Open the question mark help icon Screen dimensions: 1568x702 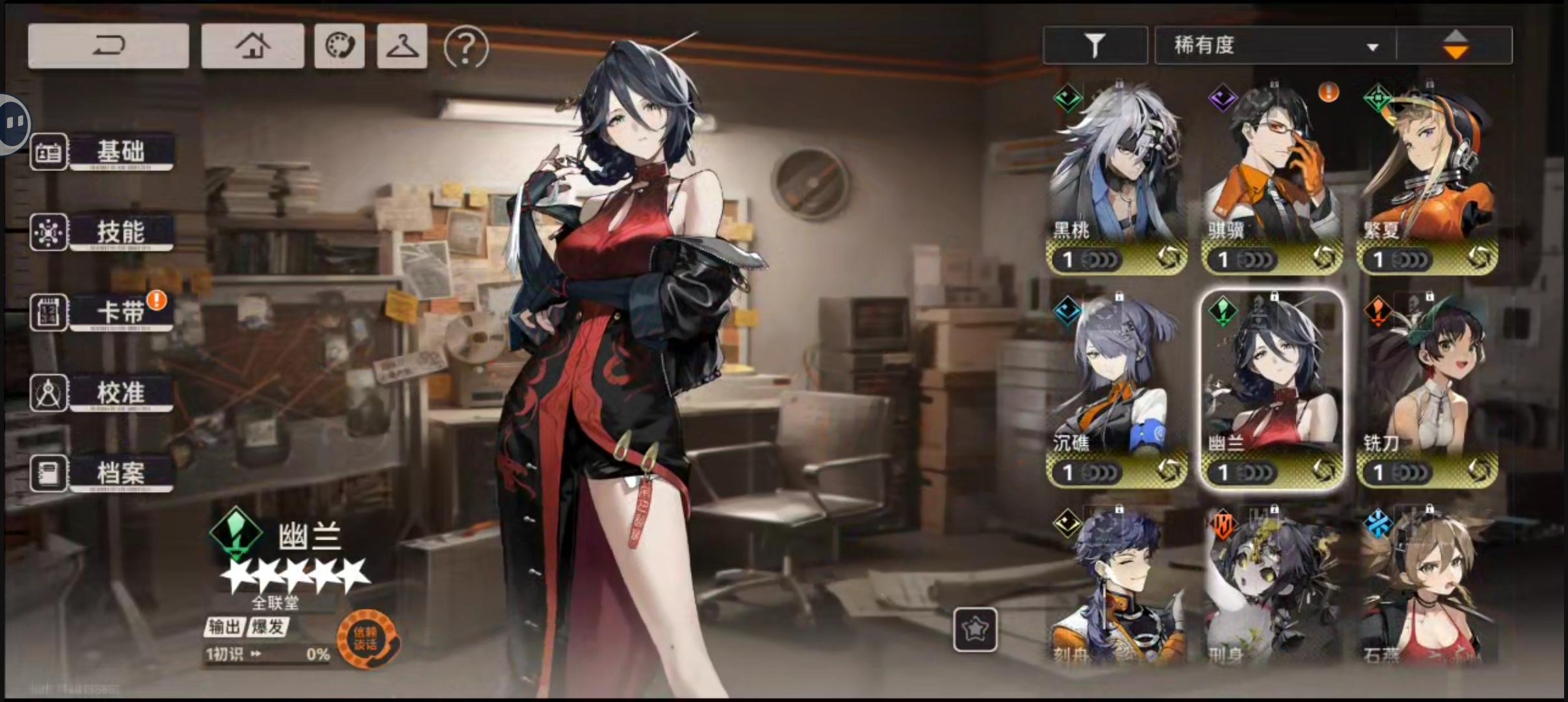[465, 47]
